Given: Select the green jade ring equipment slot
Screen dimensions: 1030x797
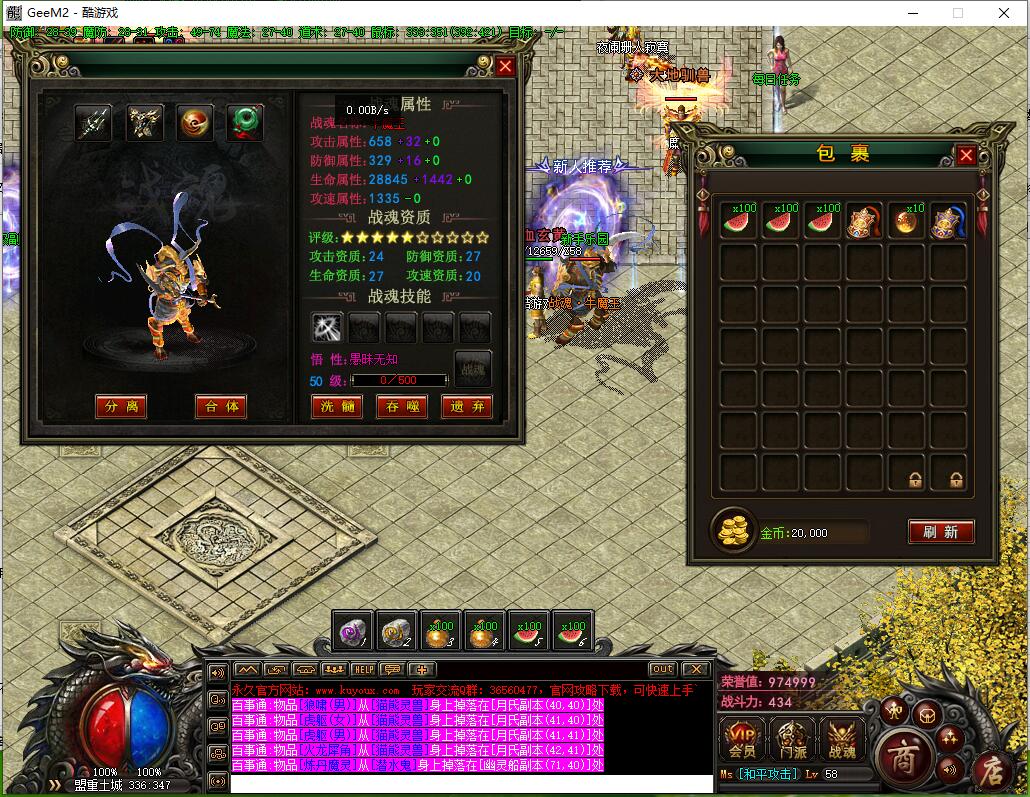Looking at the screenshot, I should (244, 123).
